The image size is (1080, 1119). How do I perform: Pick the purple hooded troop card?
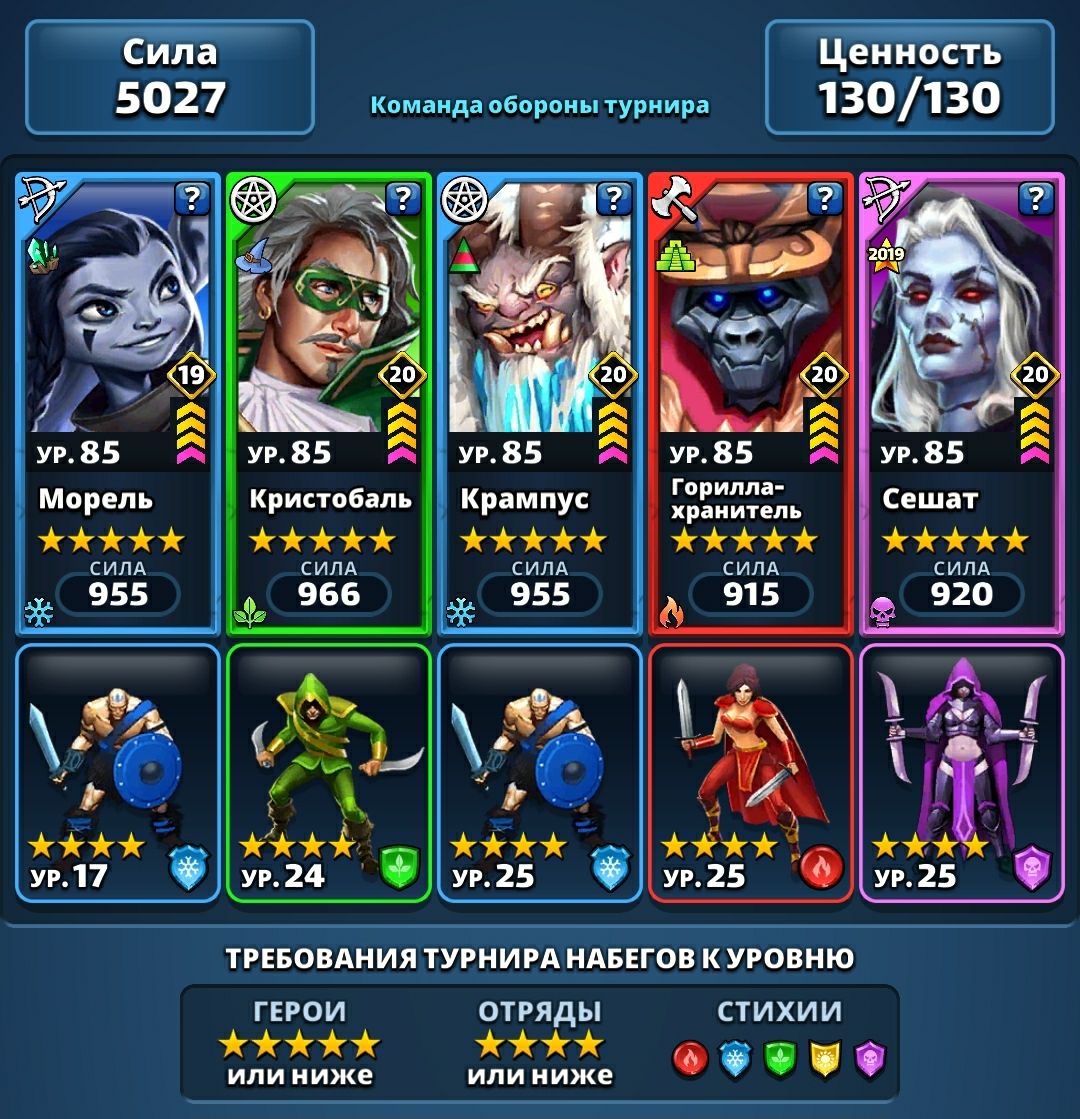(x=962, y=772)
